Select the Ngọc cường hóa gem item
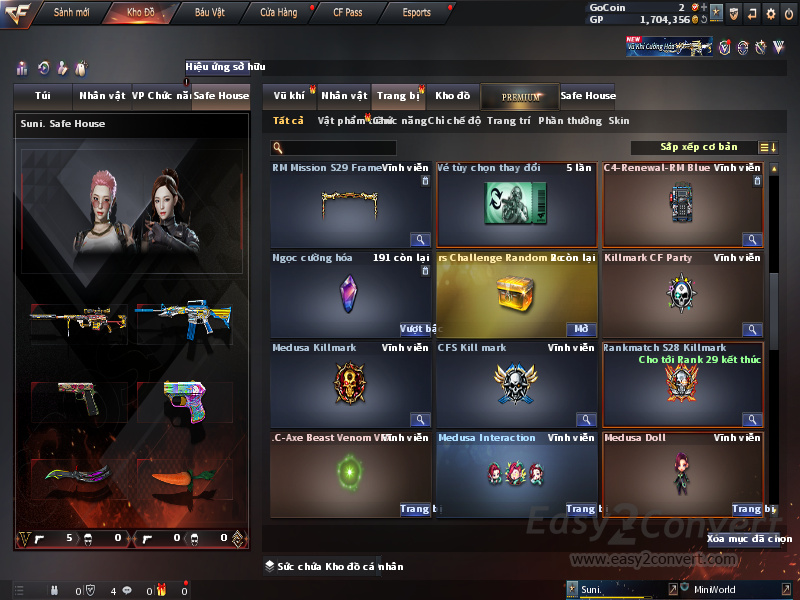The height and width of the screenshot is (600, 800). pos(350,294)
